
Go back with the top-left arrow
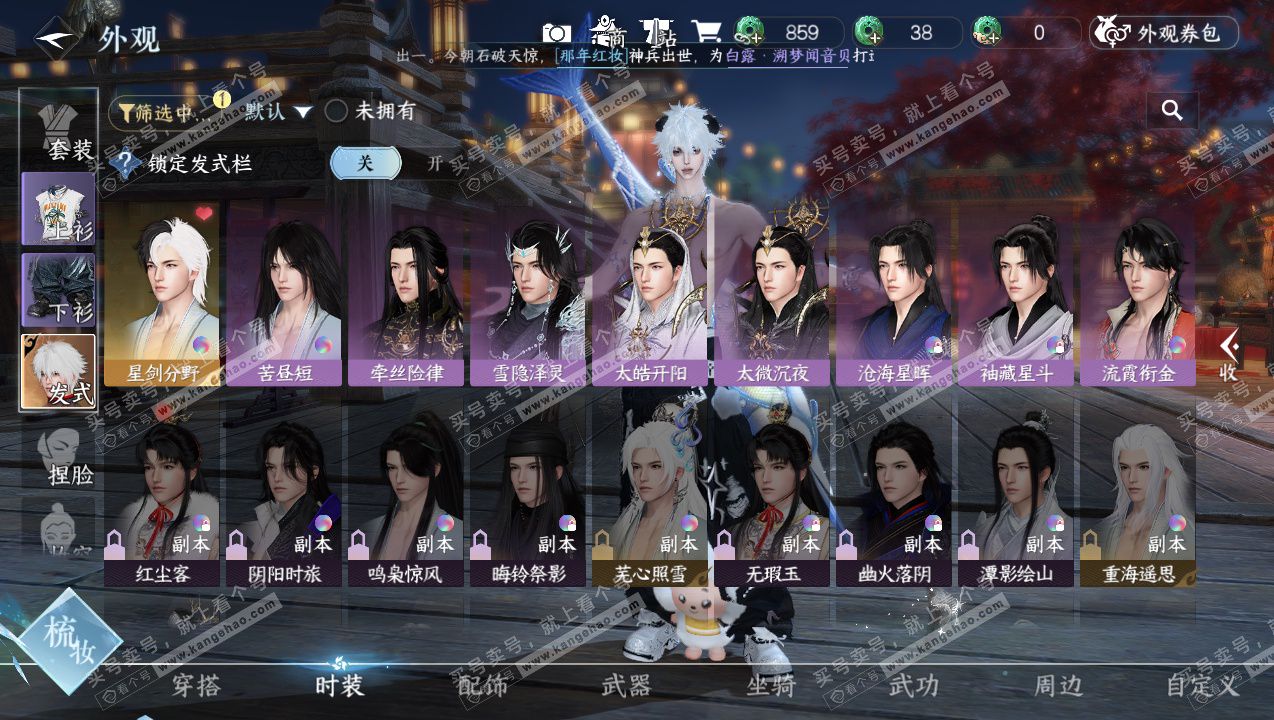coord(56,38)
